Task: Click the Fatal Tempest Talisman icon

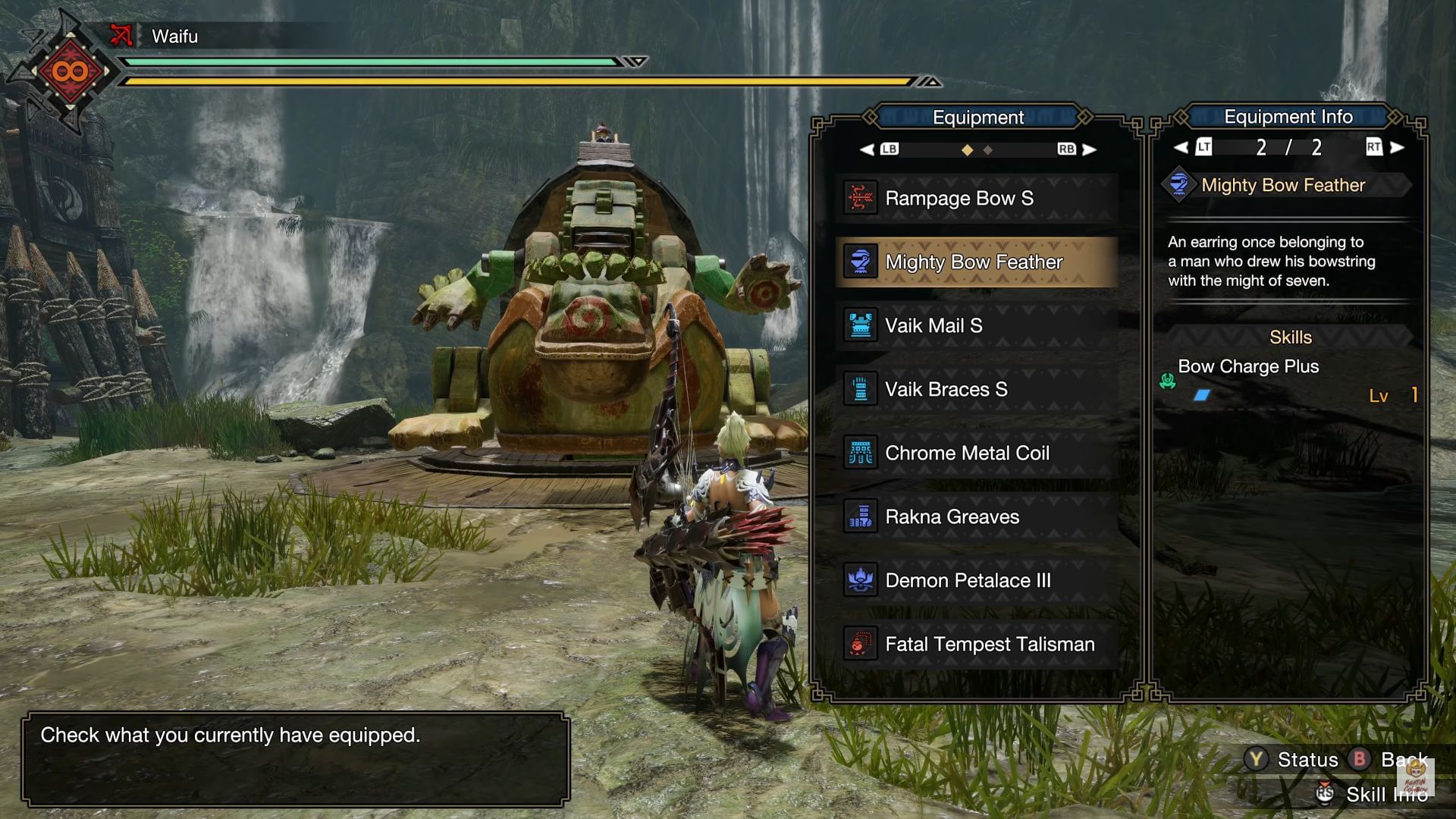Action: (x=859, y=644)
